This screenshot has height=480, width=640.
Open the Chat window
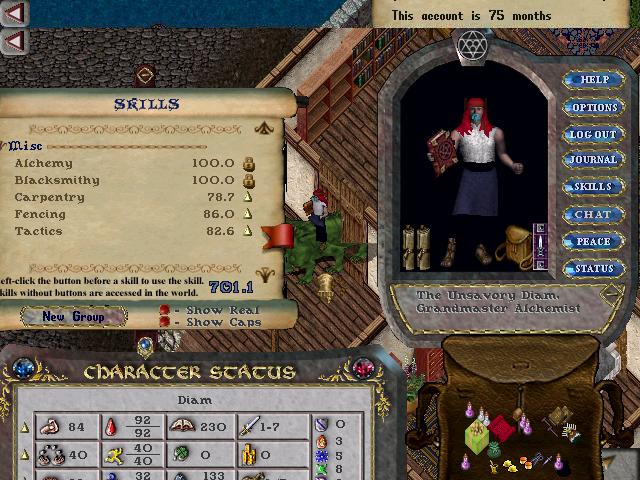[594, 214]
